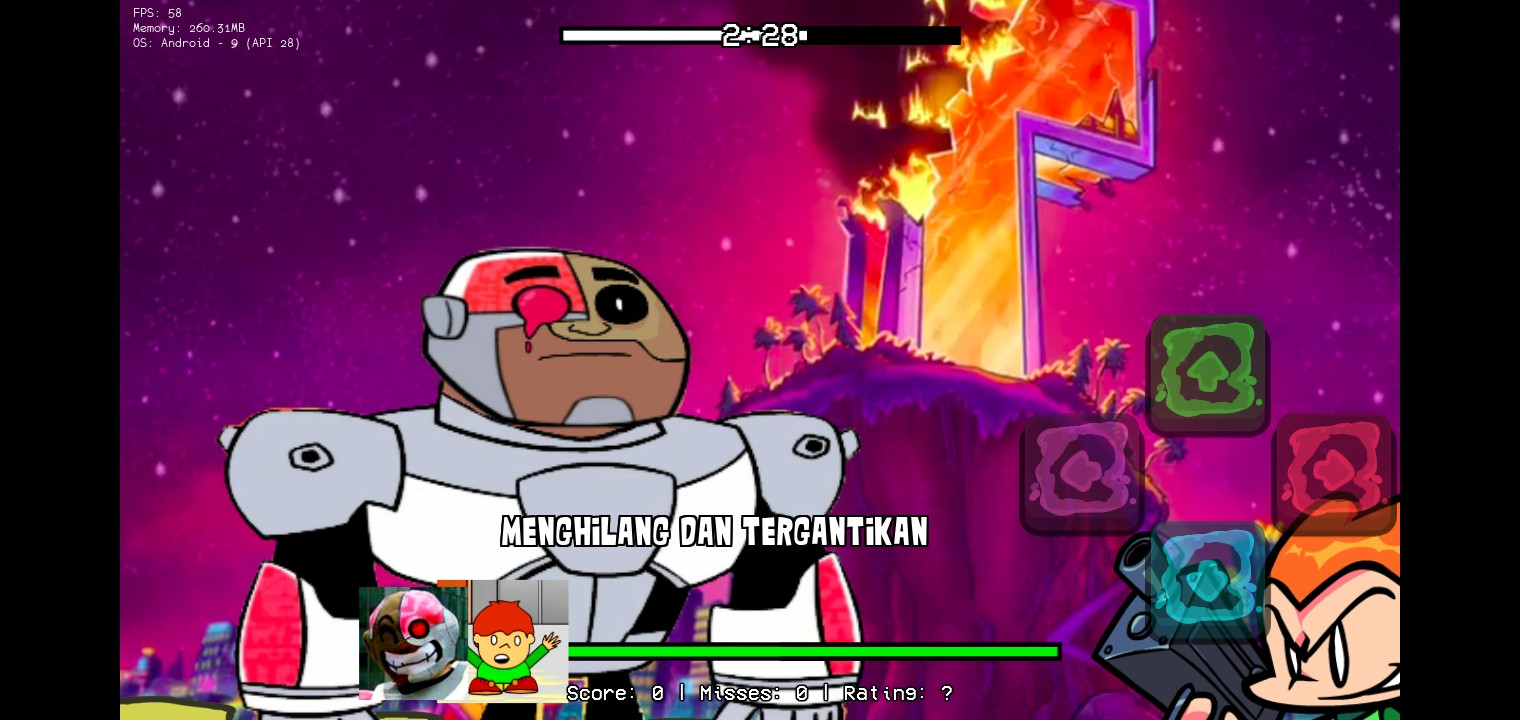
Task: Click the Pico player health icon
Action: click(516, 643)
